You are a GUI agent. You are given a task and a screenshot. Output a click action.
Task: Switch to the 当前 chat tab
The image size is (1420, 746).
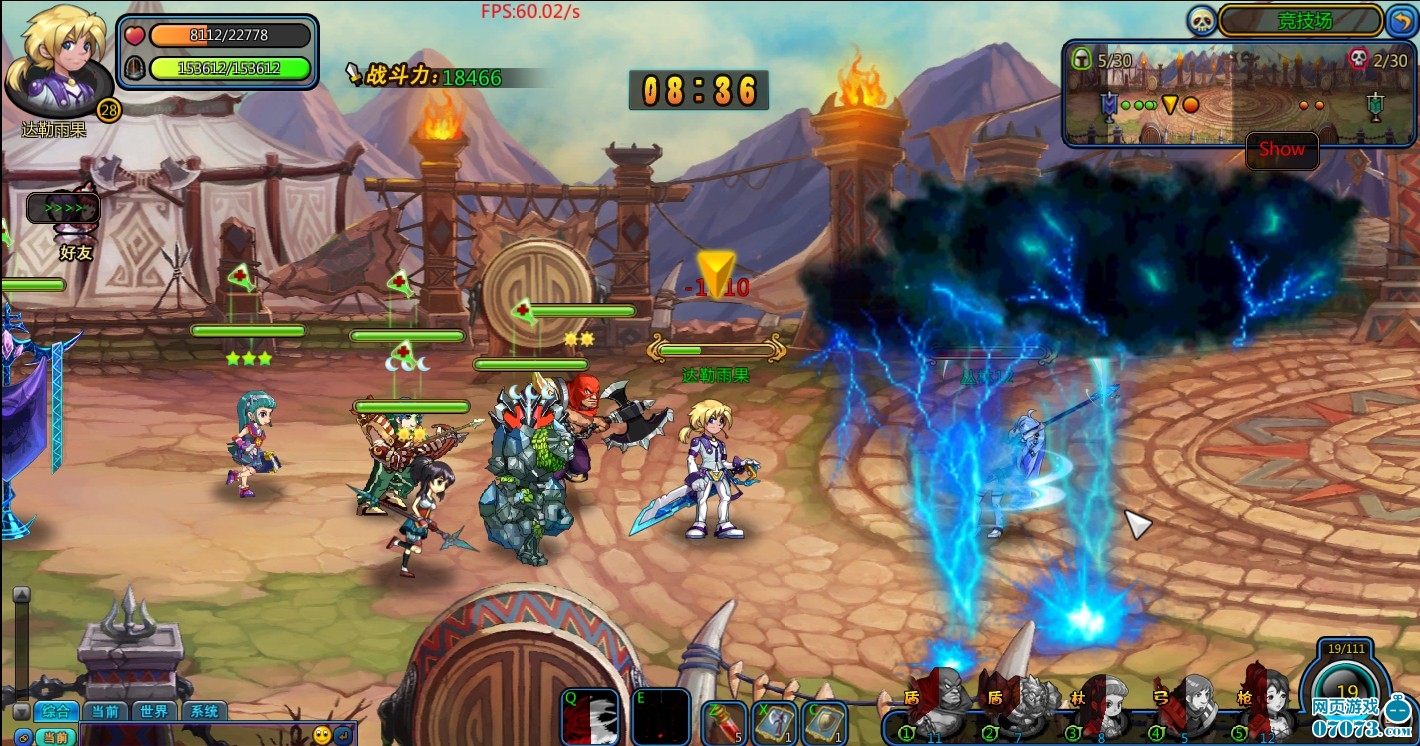point(104,712)
